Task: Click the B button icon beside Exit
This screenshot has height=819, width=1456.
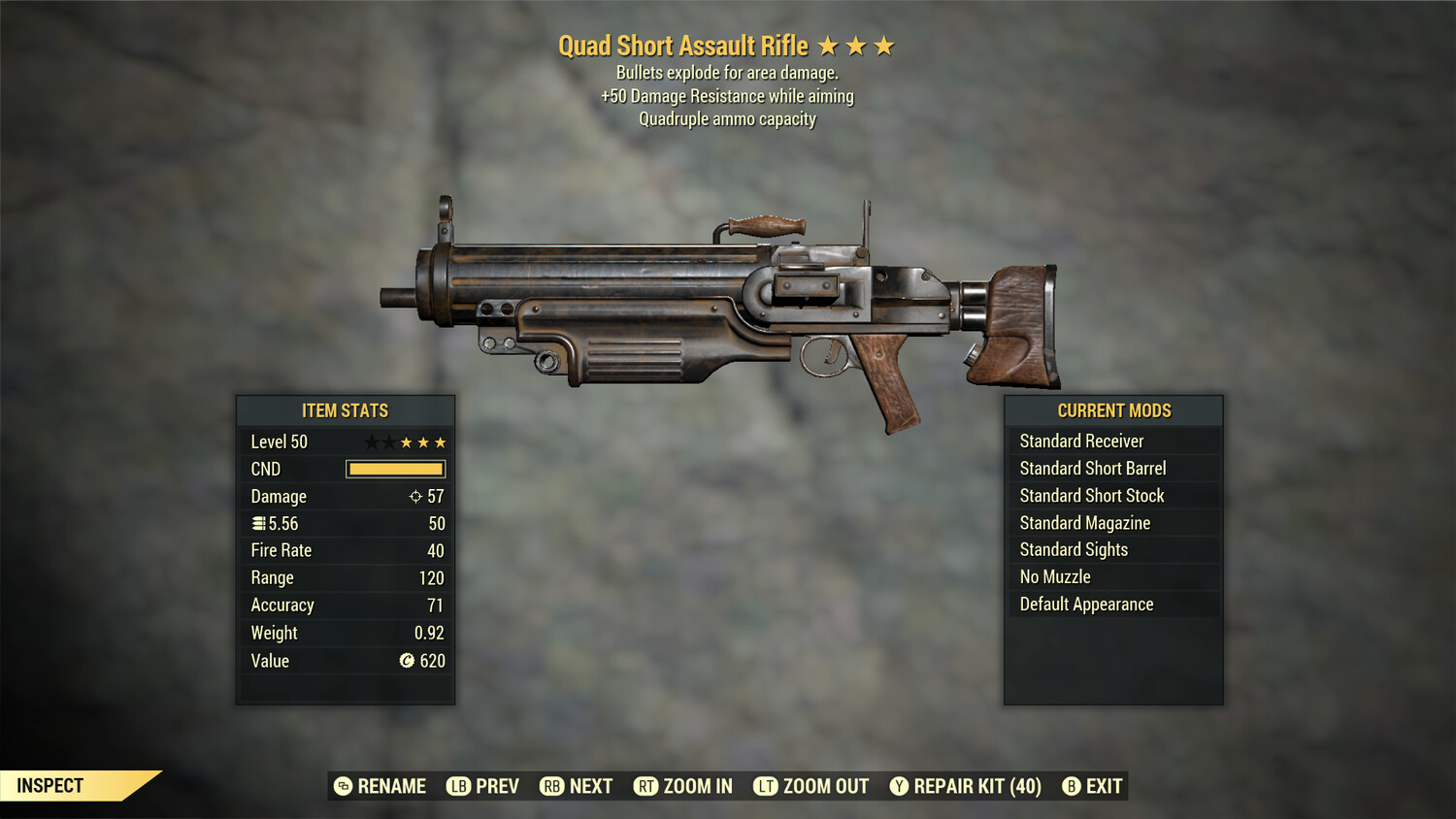Action: tap(1073, 786)
